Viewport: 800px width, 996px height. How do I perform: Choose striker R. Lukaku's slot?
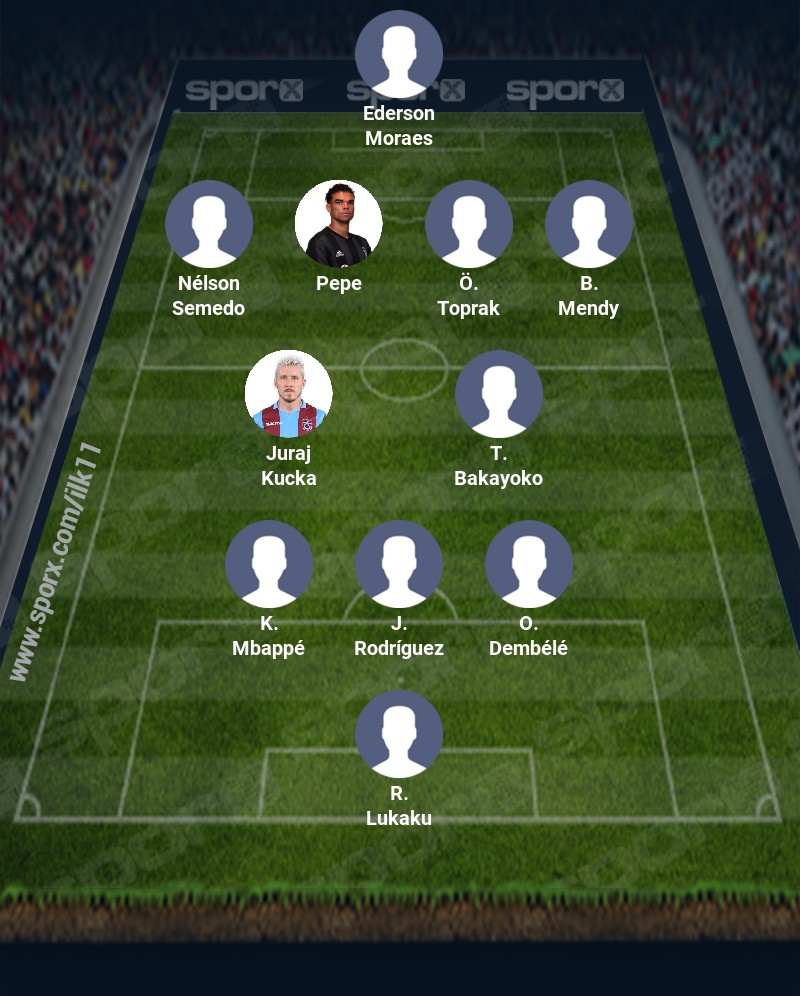click(x=399, y=734)
